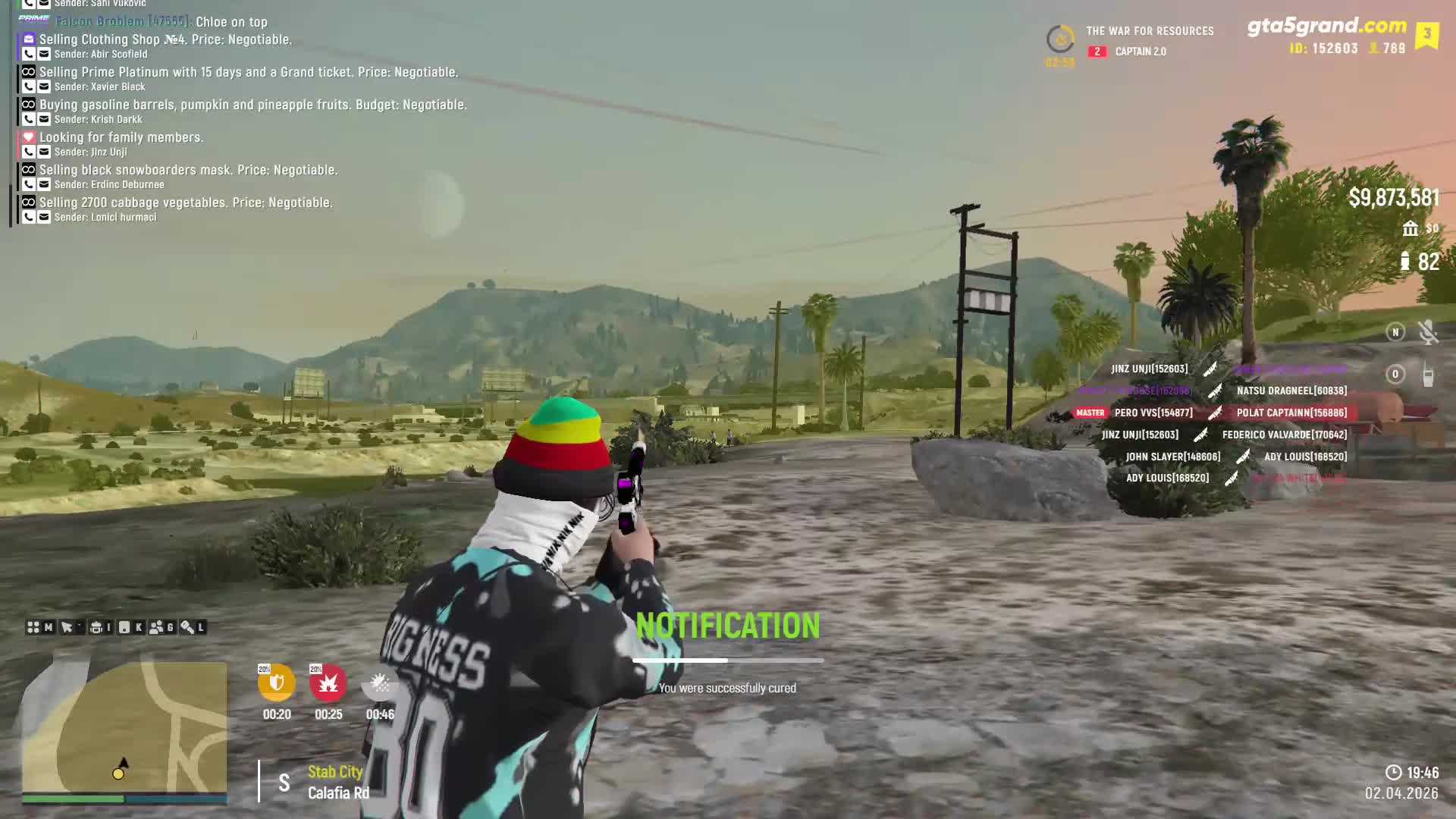
Task: Toggle the muted microphone icon
Action: 1428,332
